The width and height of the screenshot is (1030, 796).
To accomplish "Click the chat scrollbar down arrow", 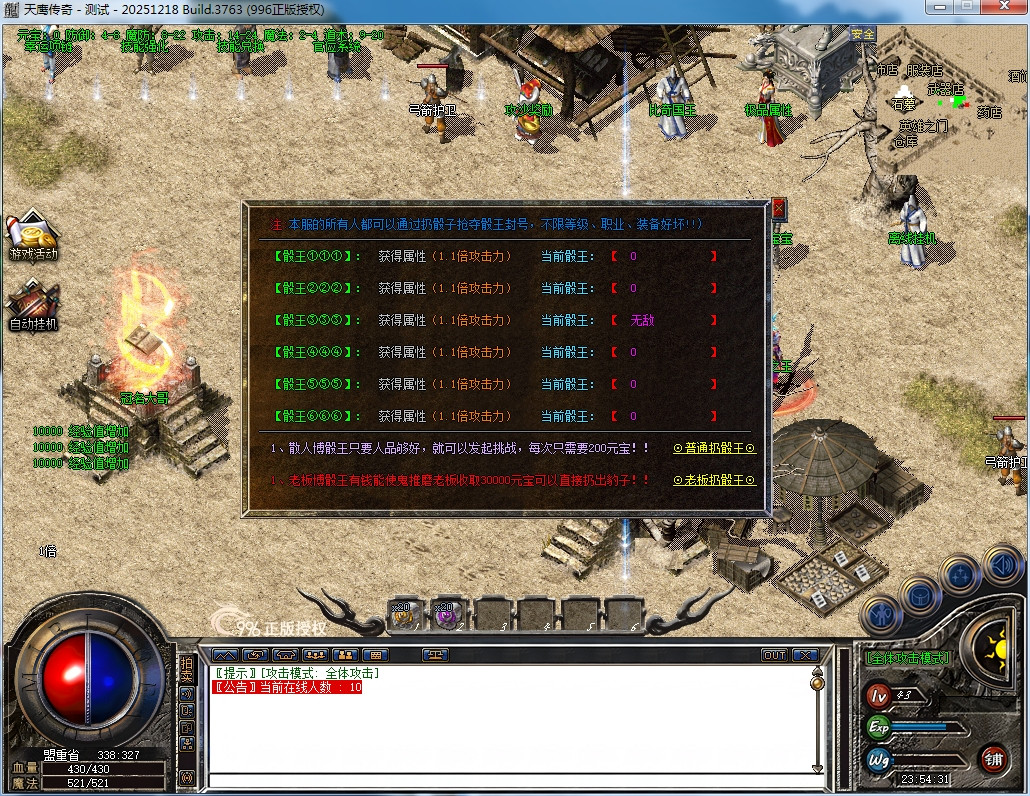I will point(817,768).
